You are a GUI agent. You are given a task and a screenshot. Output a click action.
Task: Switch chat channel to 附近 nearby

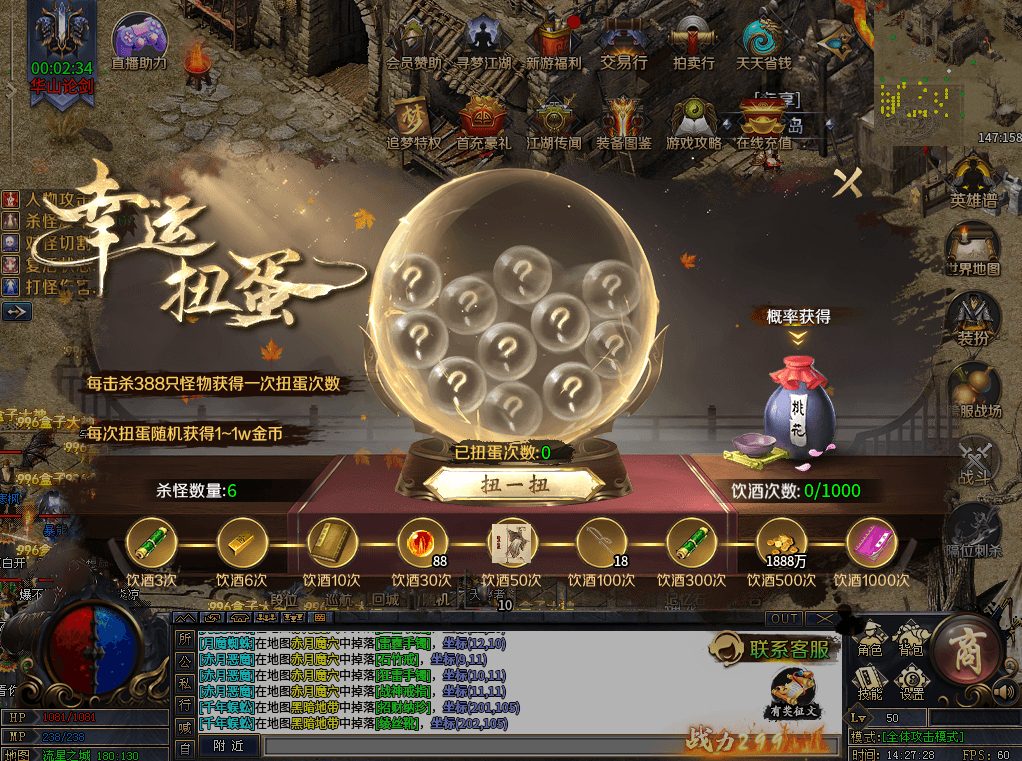(229, 745)
